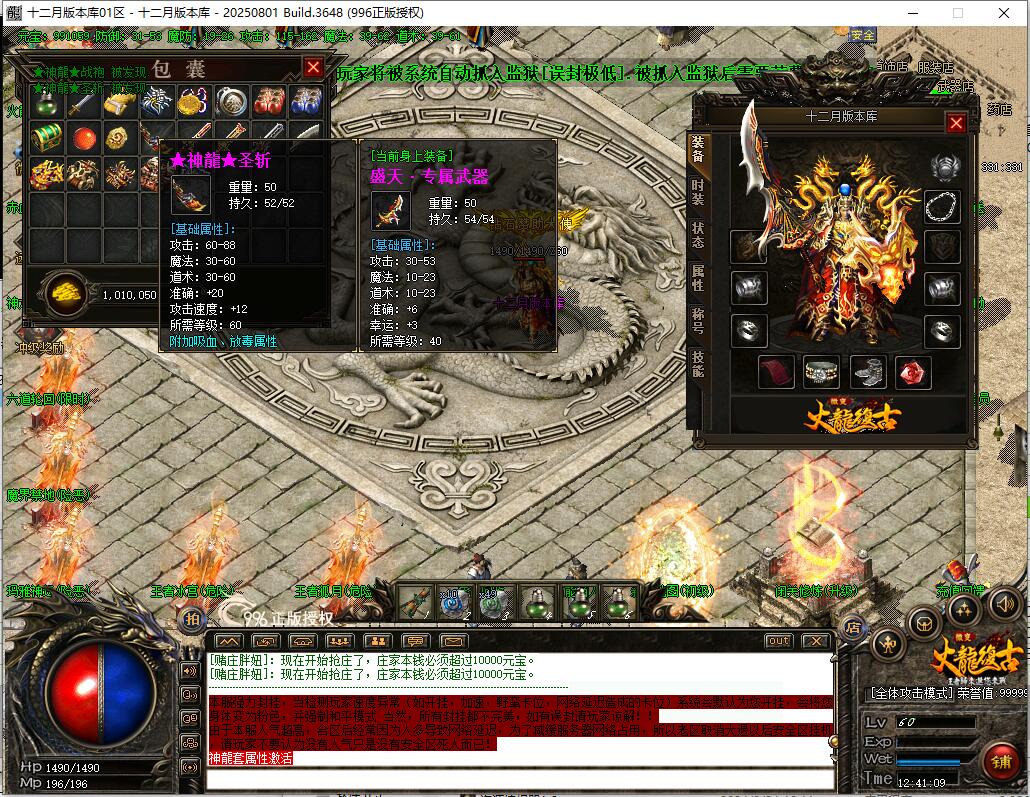Close the character equipment panel

tap(956, 123)
